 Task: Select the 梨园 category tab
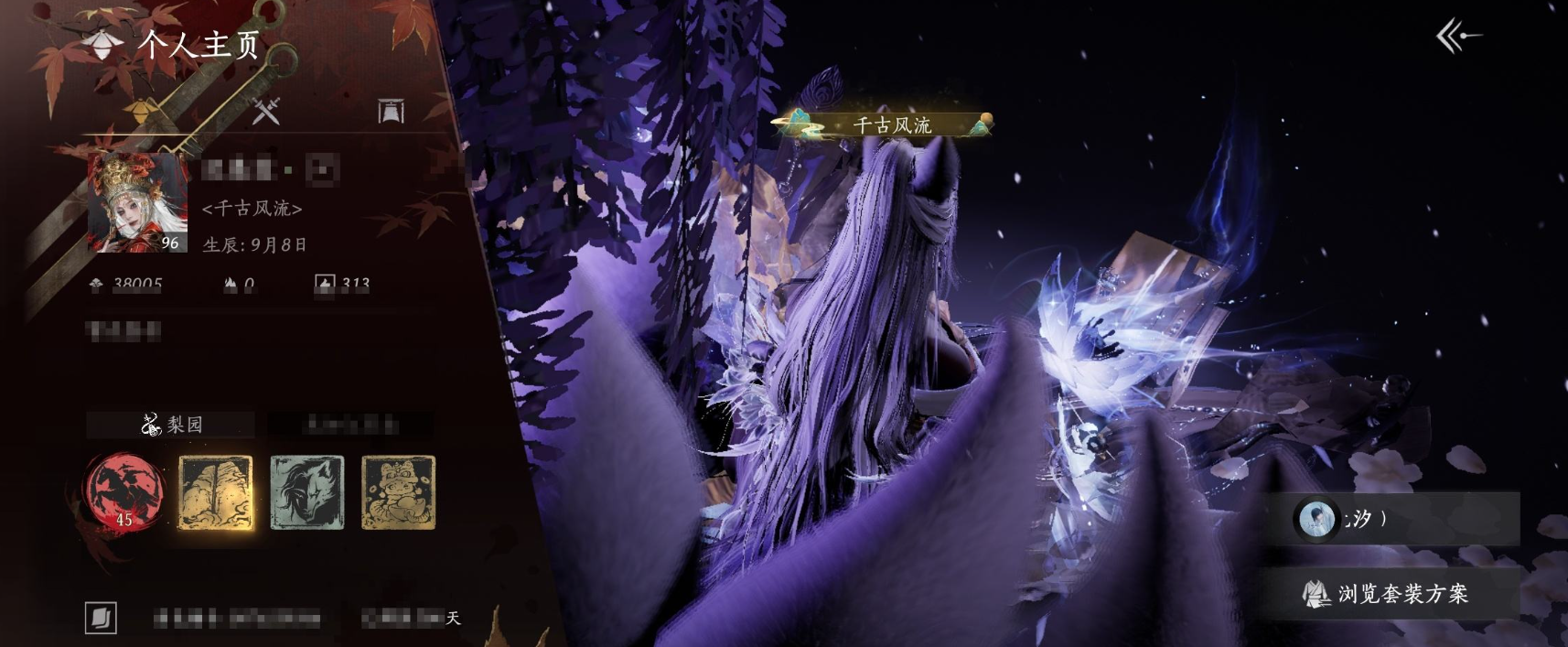pyautogui.click(x=171, y=425)
